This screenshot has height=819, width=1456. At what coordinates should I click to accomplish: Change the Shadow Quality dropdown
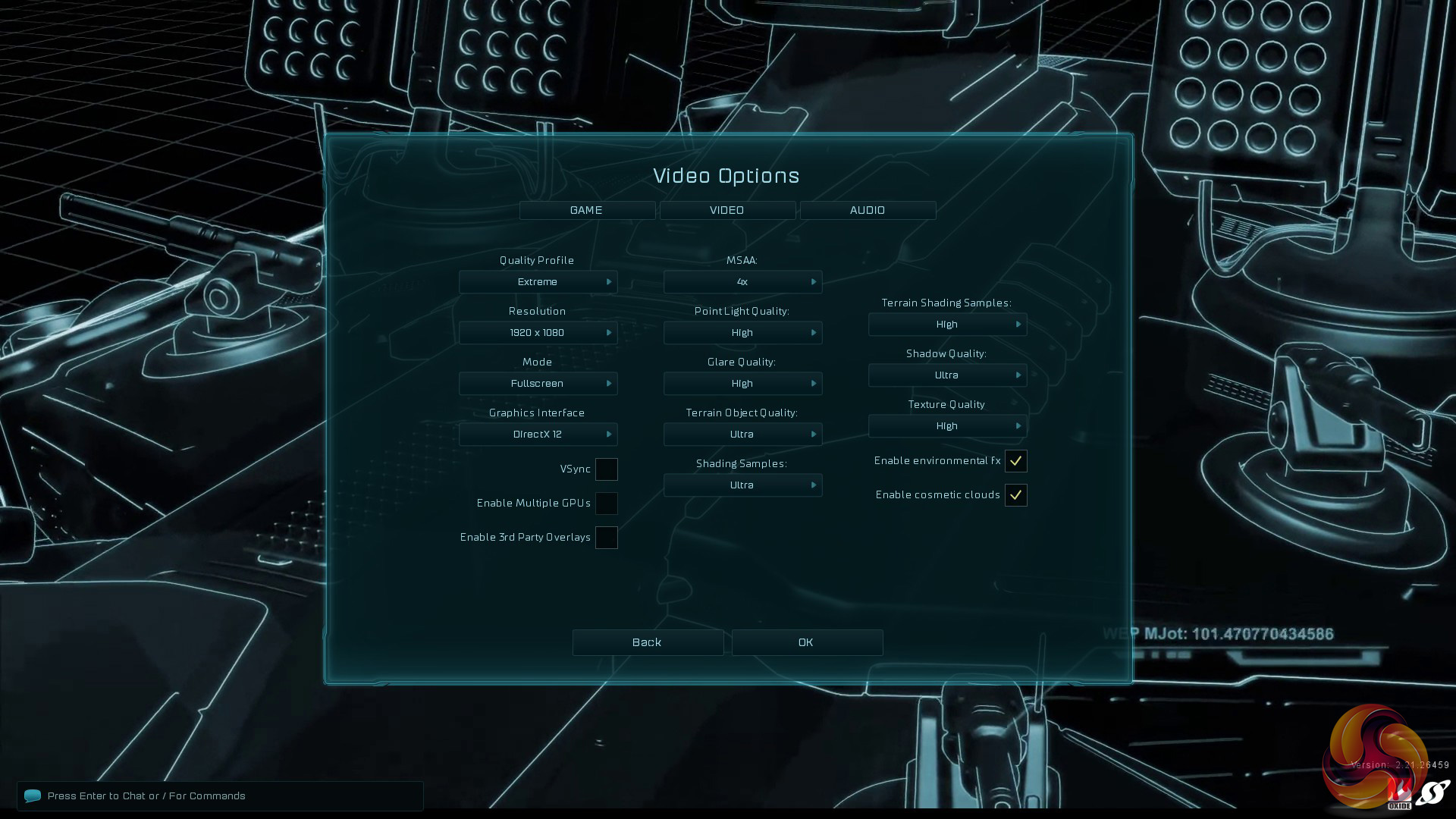coord(947,375)
